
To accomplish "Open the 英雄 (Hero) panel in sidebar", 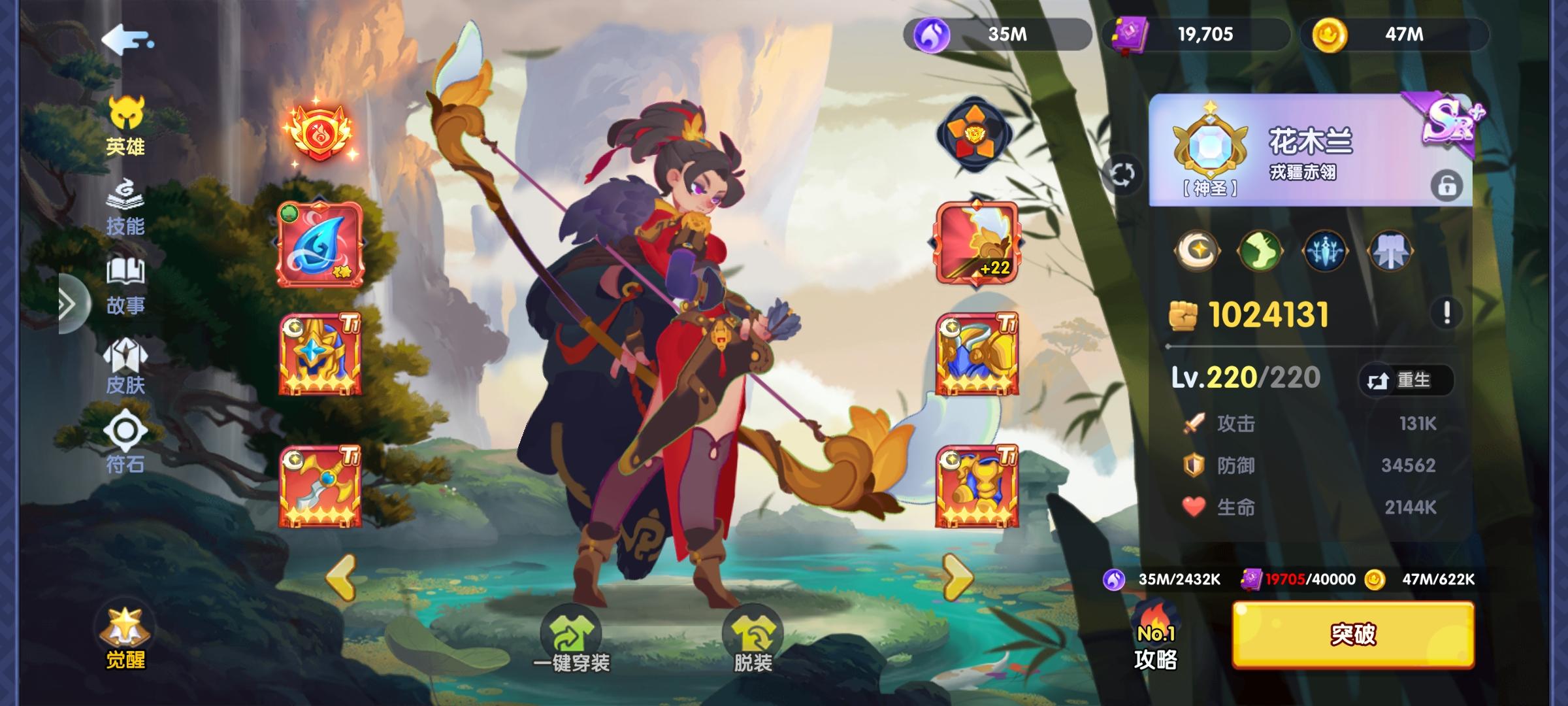I will coord(126,127).
